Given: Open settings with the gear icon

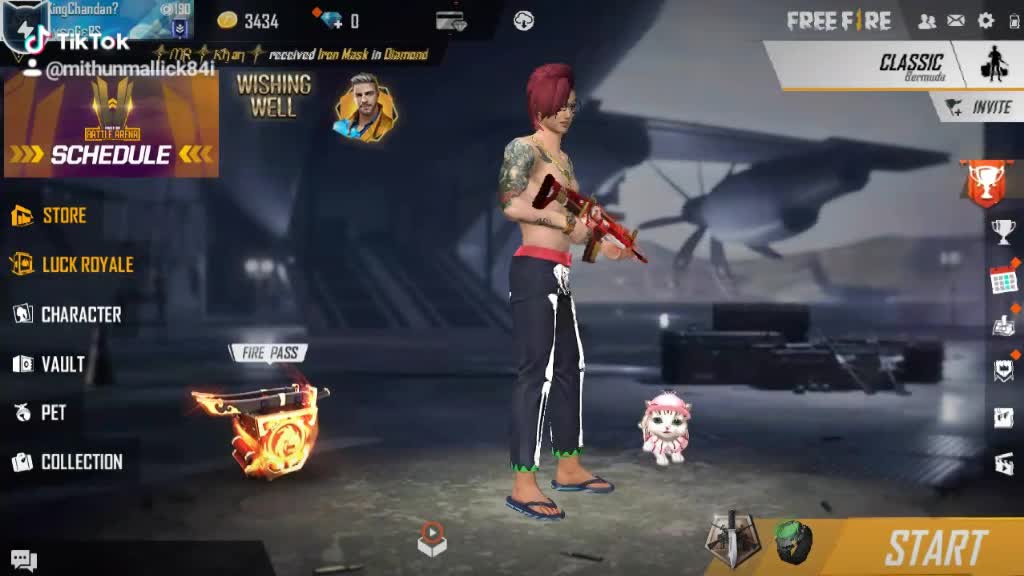Looking at the screenshot, I should [986, 21].
